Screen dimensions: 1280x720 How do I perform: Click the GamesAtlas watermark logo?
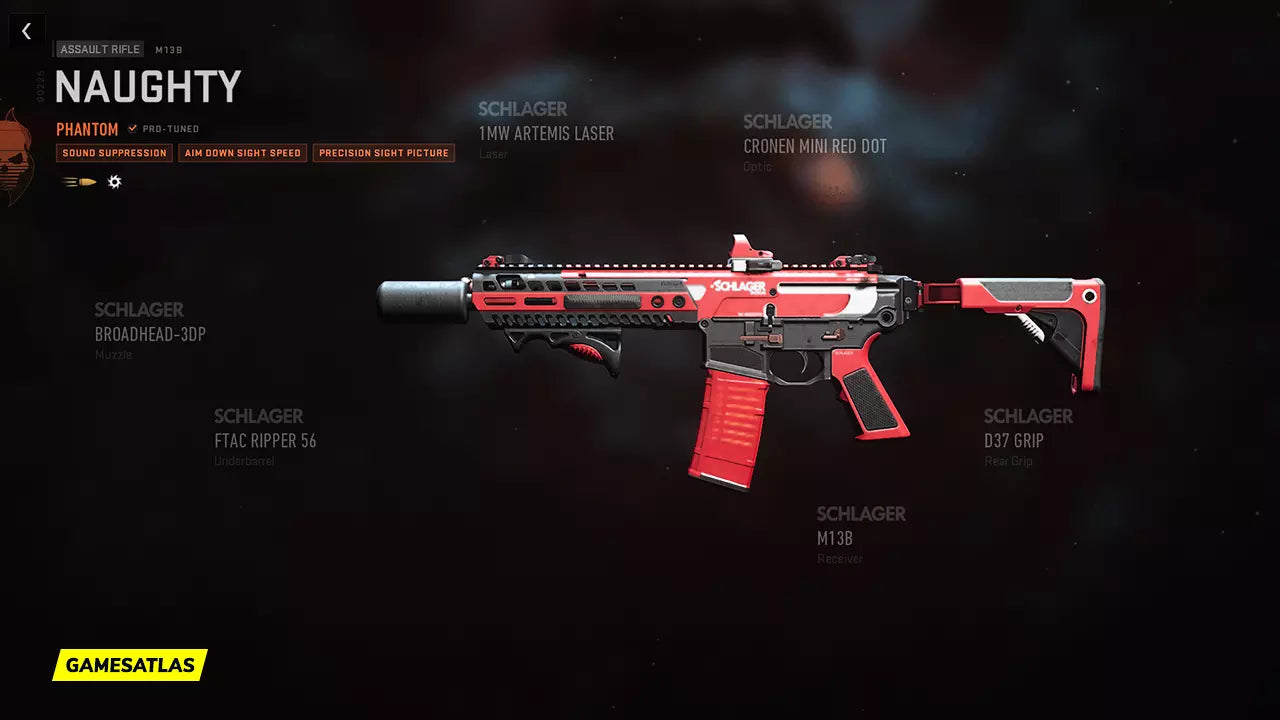click(130, 665)
